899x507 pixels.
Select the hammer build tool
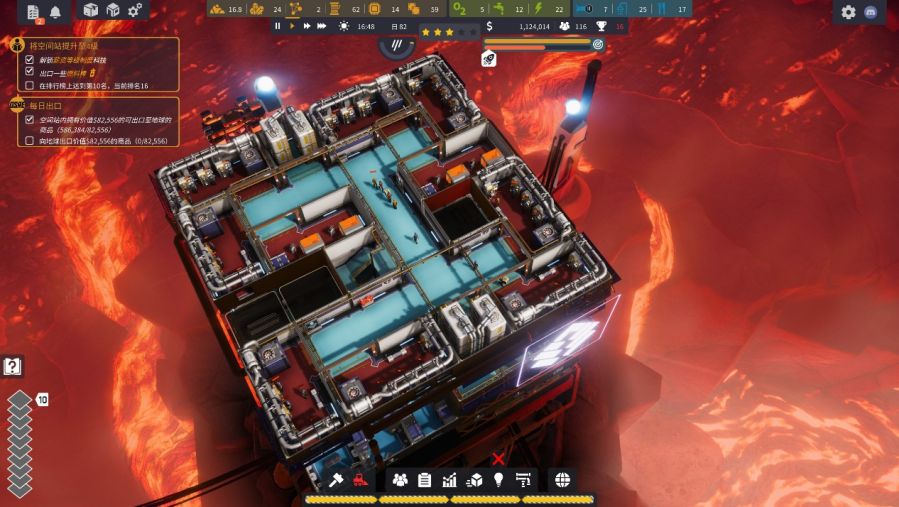(x=337, y=480)
